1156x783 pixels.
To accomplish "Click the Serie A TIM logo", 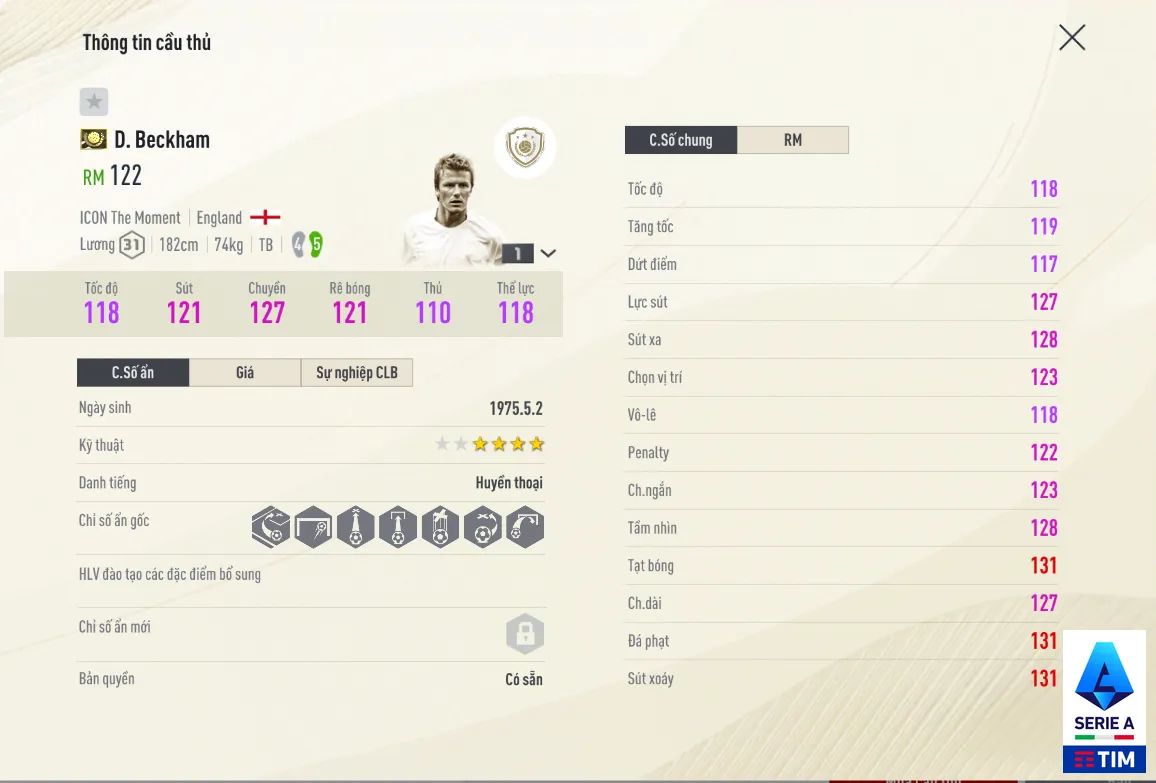I will click(x=1104, y=703).
